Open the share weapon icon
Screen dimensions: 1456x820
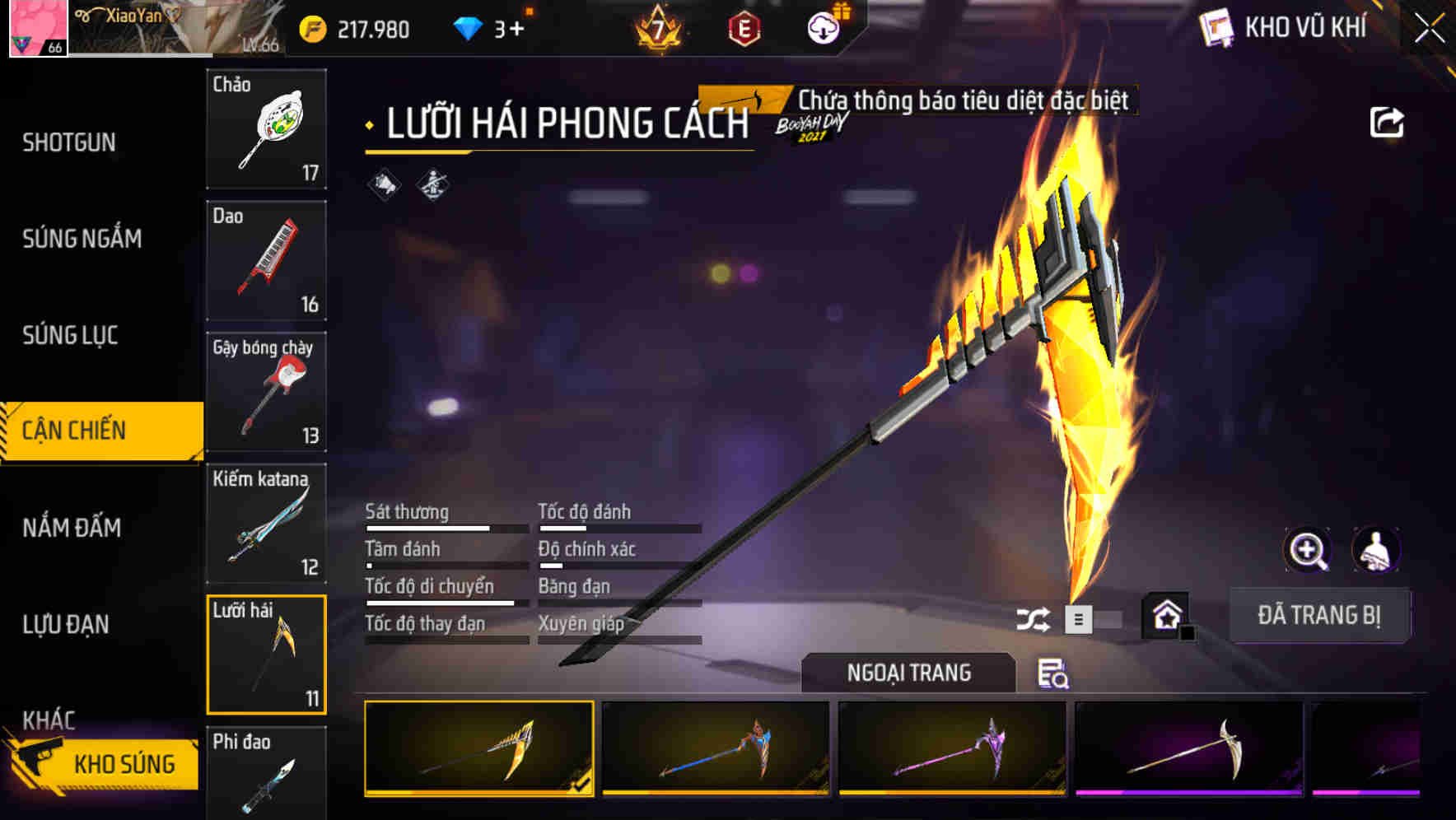(x=1386, y=122)
